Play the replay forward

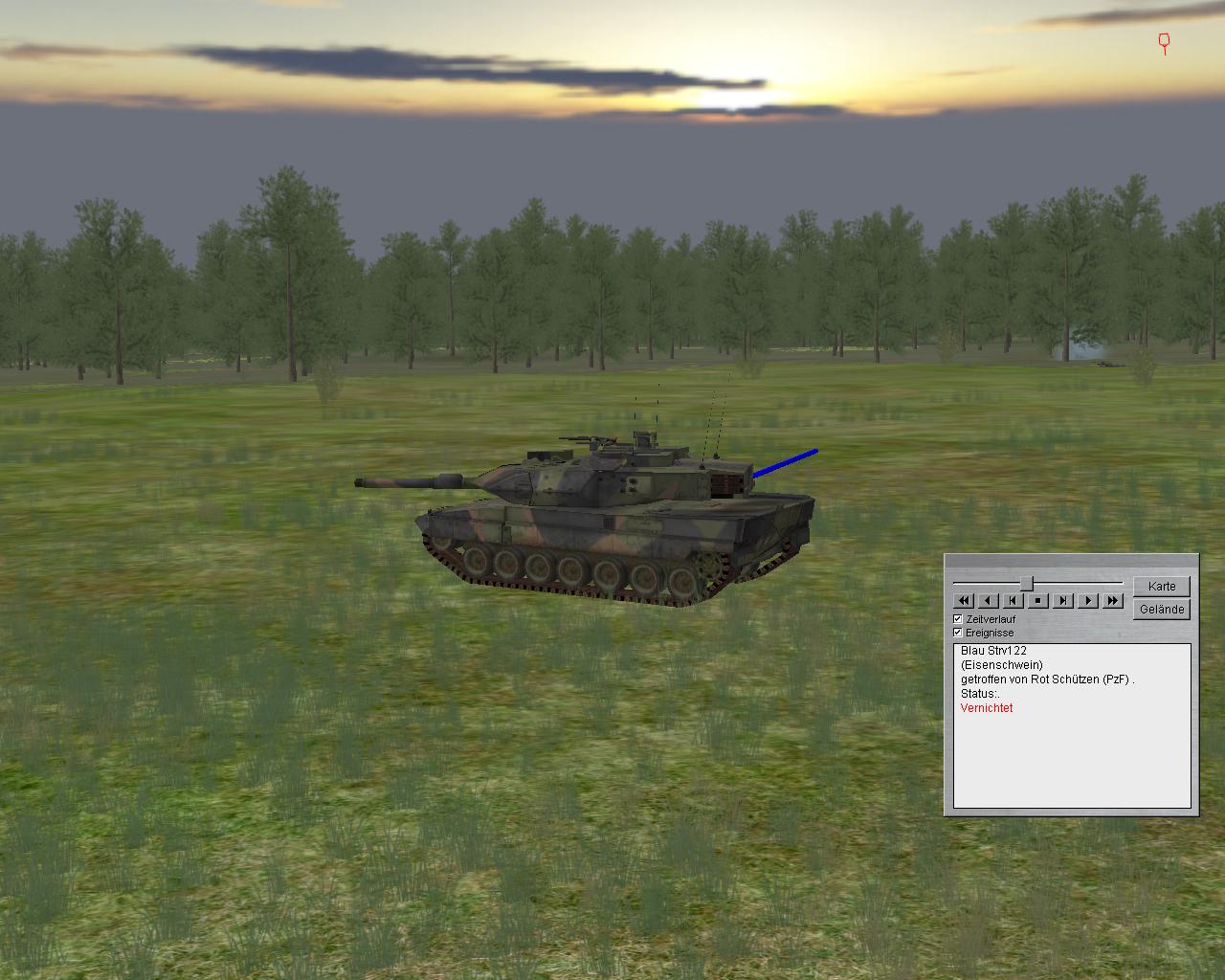tap(1088, 600)
